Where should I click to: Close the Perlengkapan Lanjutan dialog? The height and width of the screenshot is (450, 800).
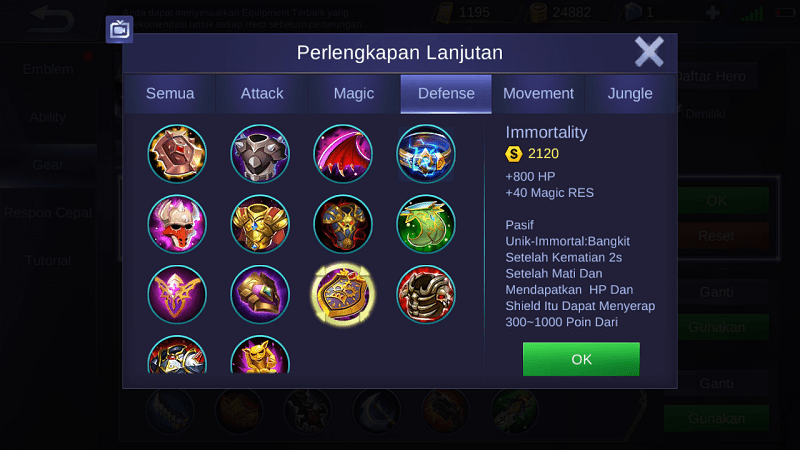[649, 52]
